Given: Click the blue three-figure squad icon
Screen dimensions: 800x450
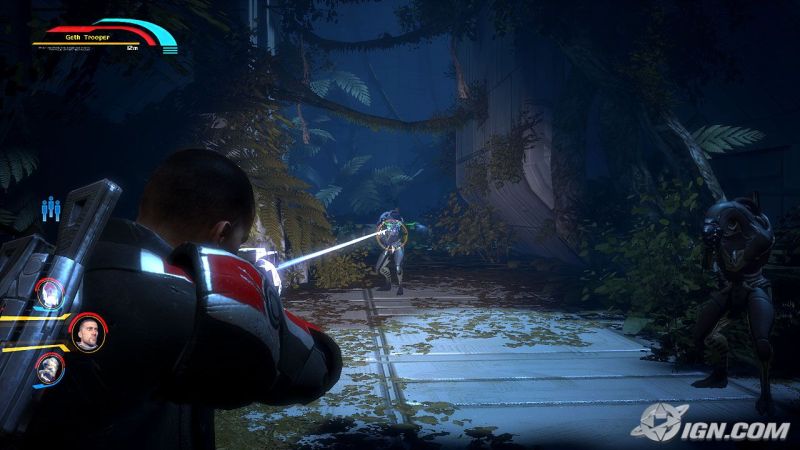Looking at the screenshot, I should click(x=51, y=208).
